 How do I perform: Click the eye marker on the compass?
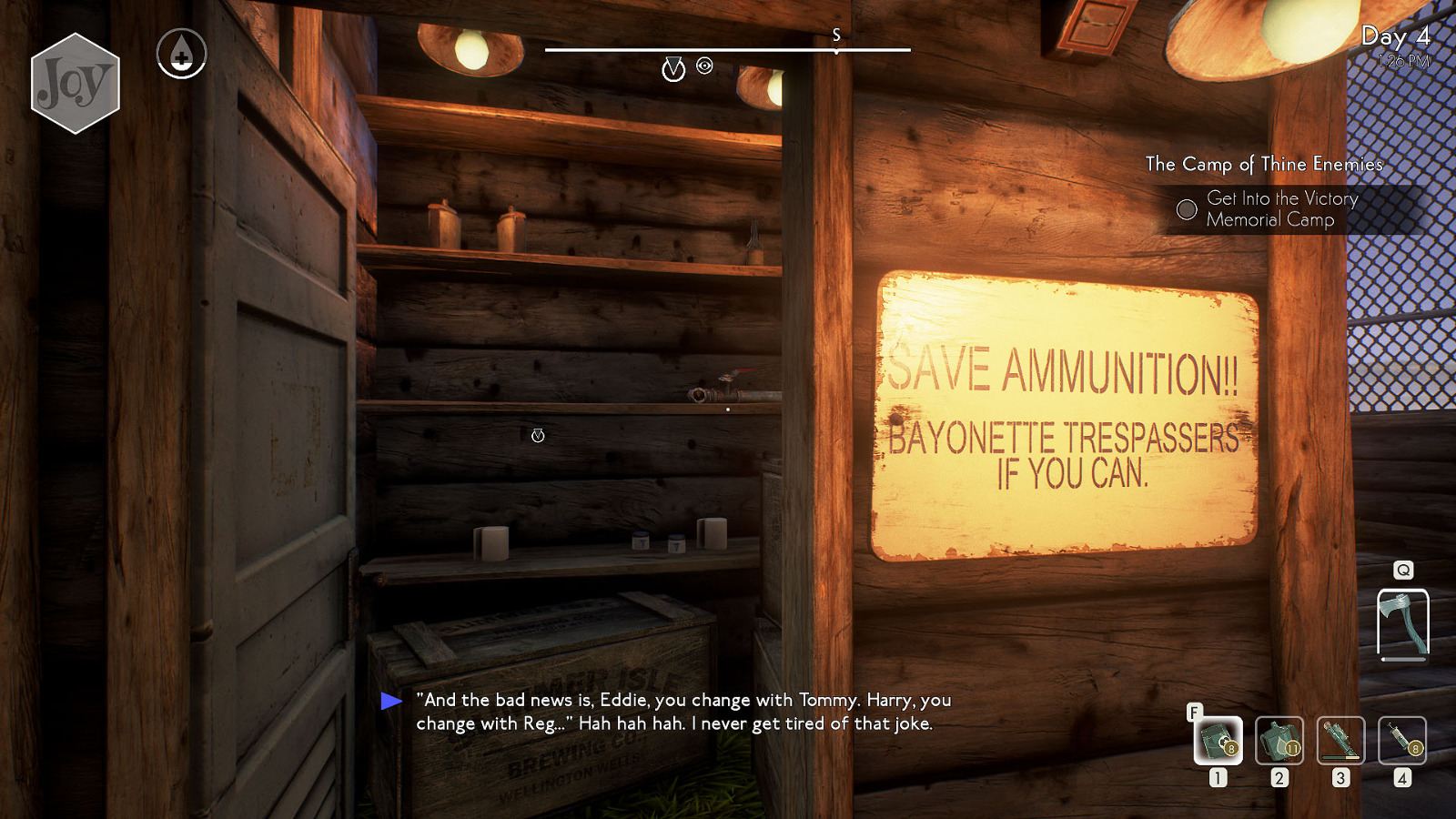tap(704, 66)
